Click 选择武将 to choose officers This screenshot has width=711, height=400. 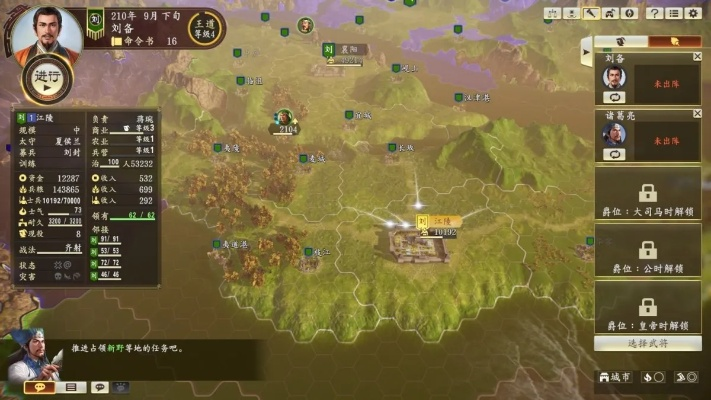pyautogui.click(x=647, y=343)
